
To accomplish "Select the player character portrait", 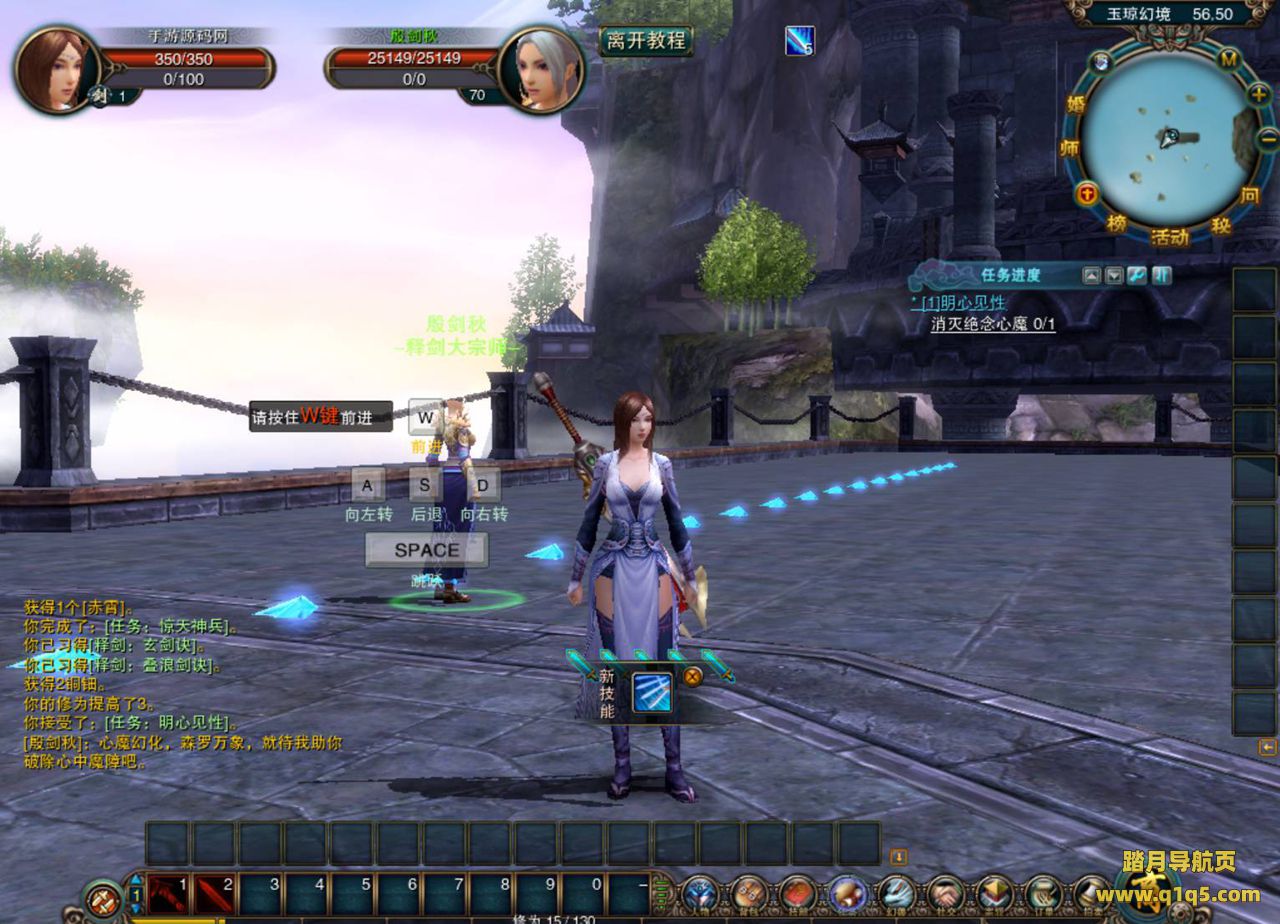I will click(x=54, y=68).
